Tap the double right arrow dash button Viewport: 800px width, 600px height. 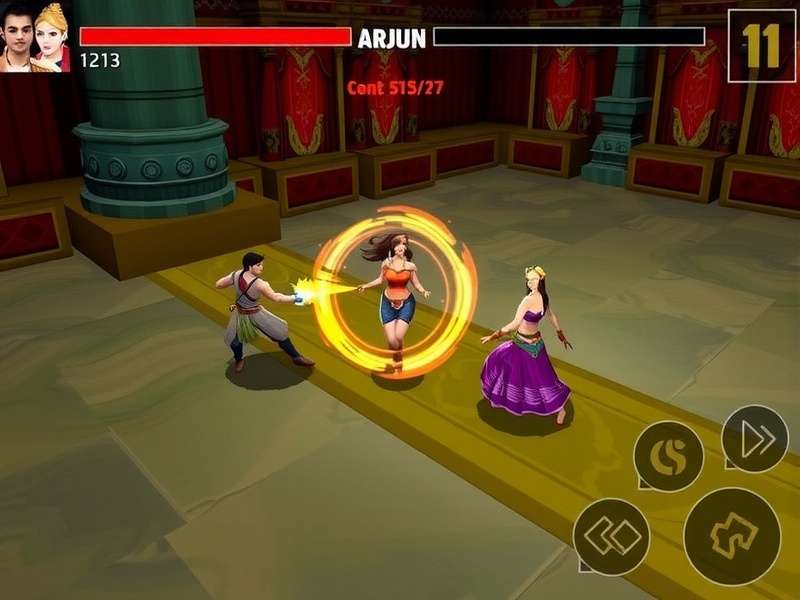755,439
